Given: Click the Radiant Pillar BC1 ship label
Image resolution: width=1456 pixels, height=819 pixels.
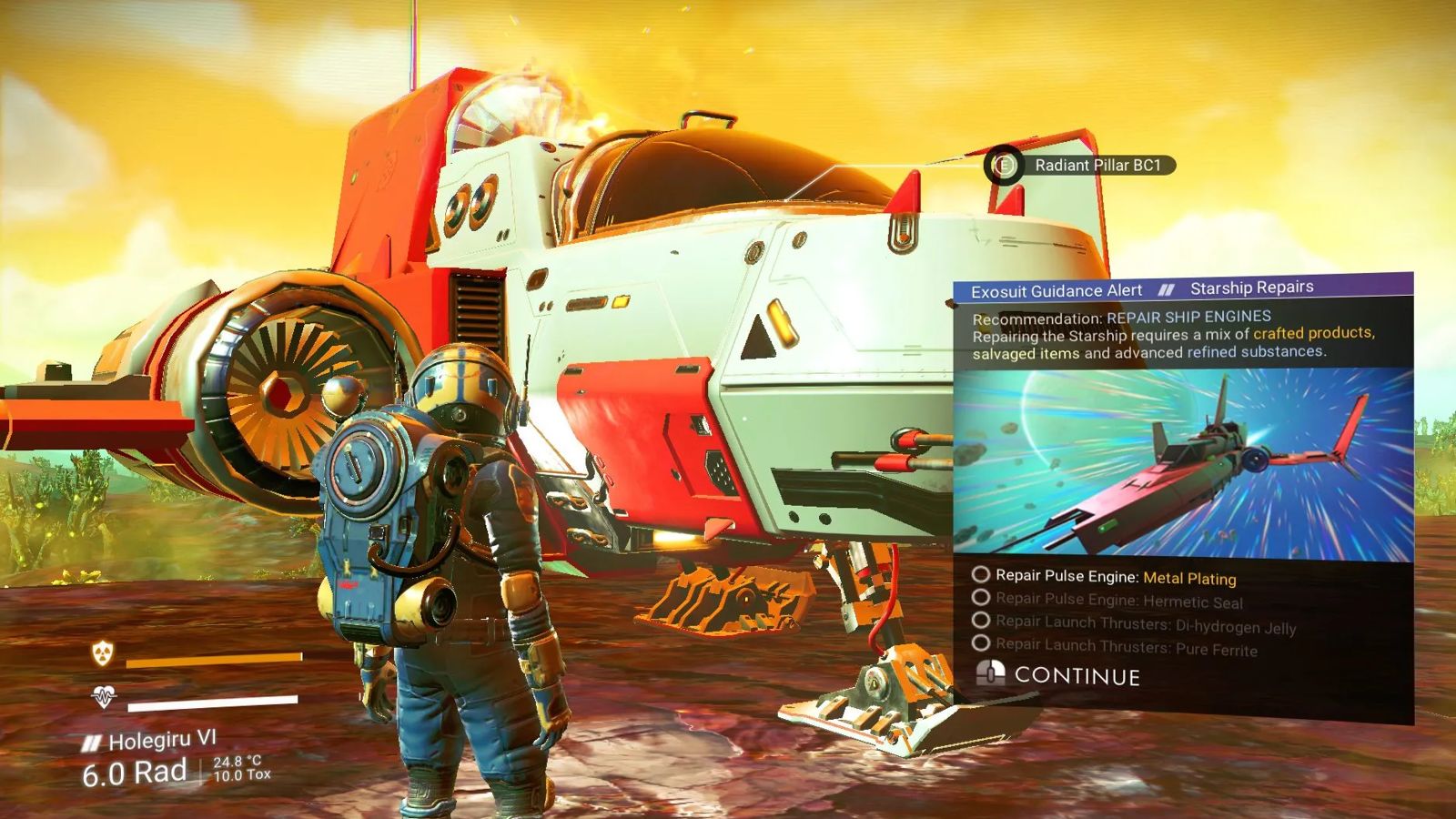Looking at the screenshot, I should [1097, 166].
